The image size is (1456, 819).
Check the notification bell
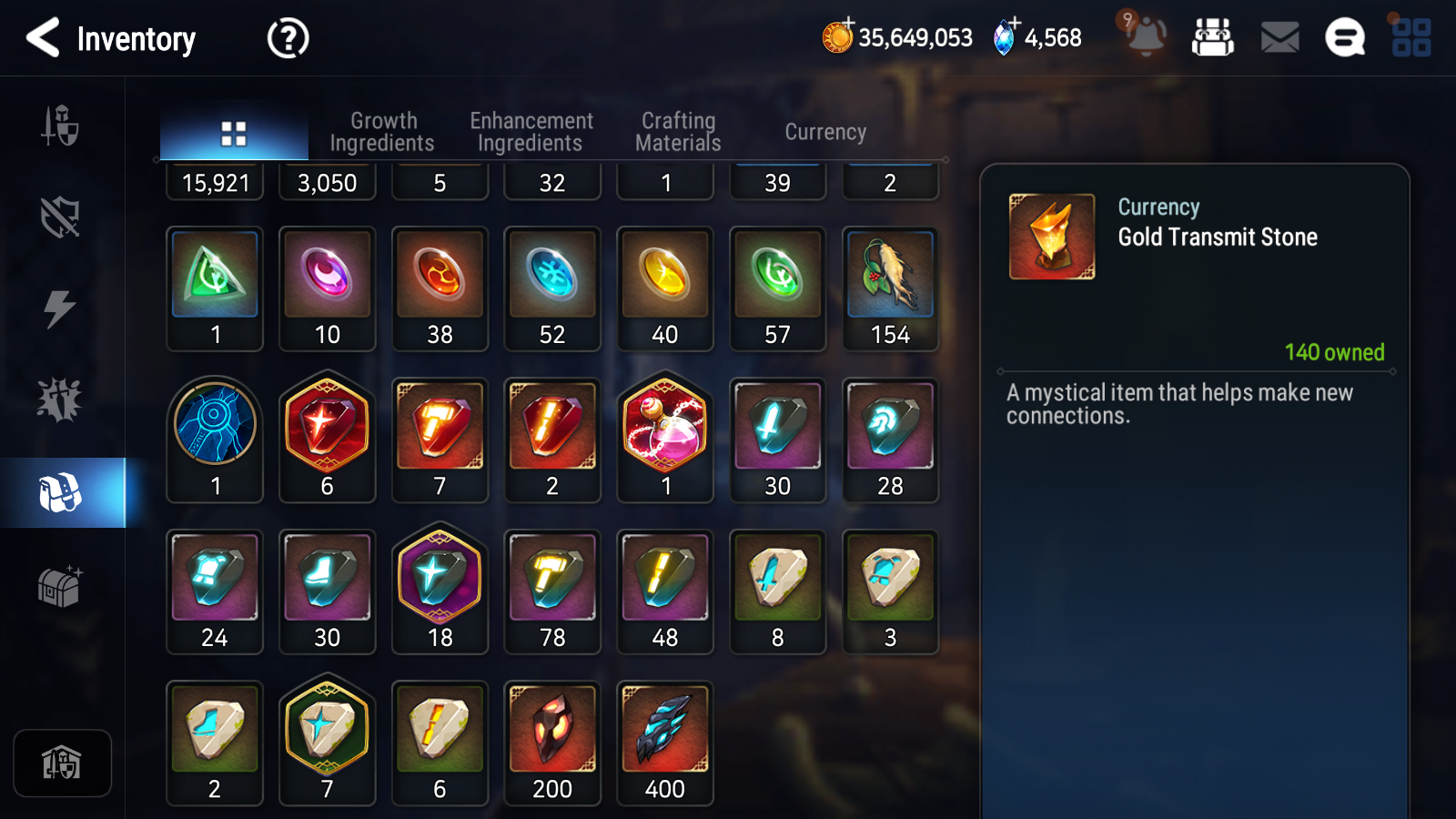[1146, 36]
